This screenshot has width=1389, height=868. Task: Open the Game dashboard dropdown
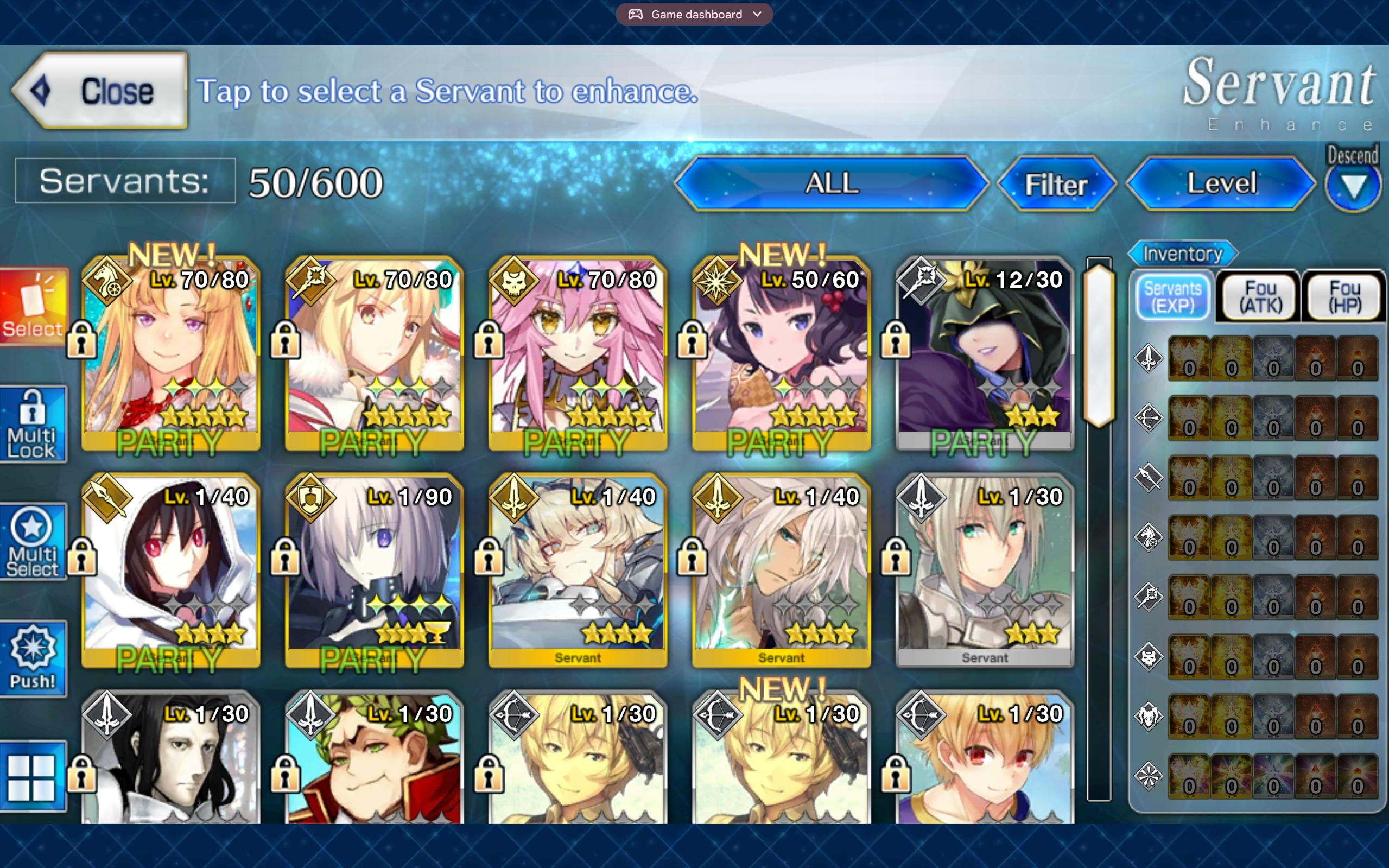695,14
